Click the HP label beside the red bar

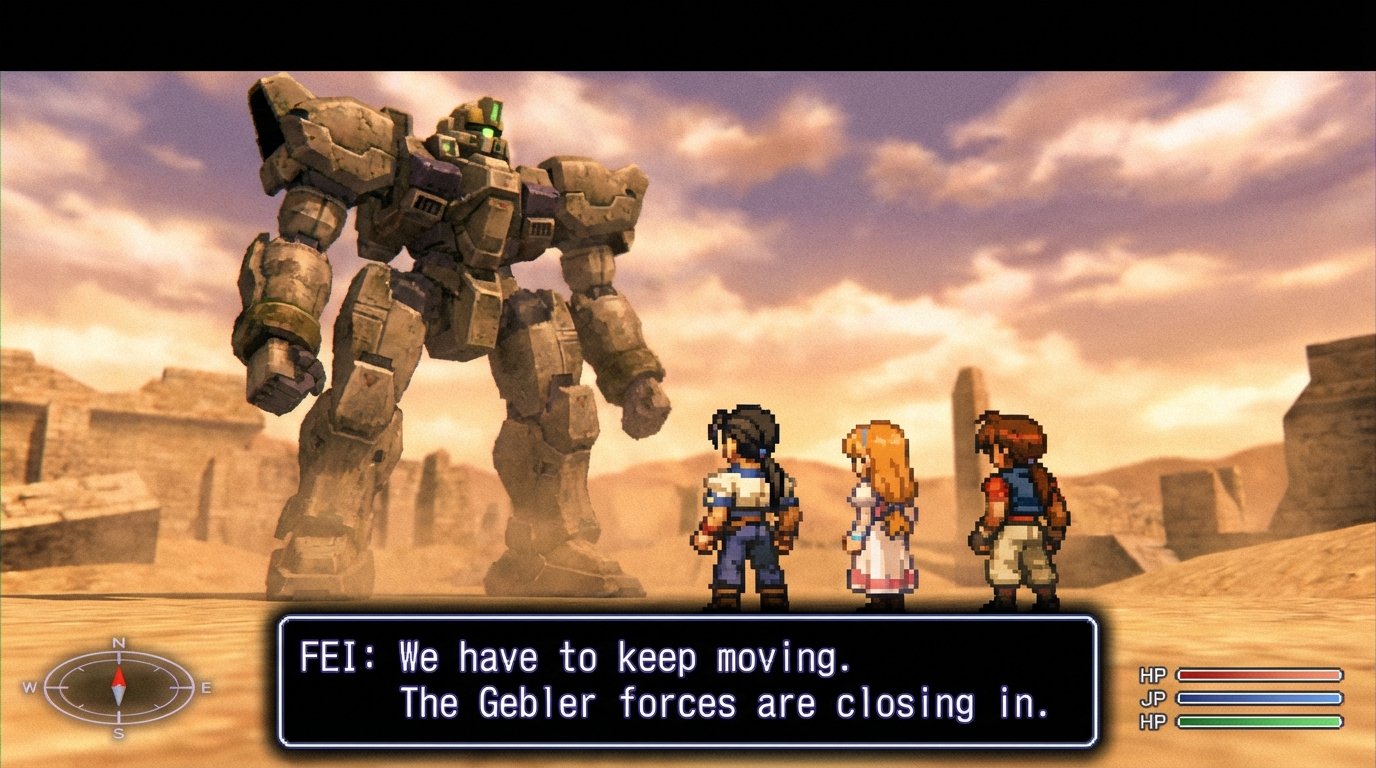pyautogui.click(x=1152, y=672)
